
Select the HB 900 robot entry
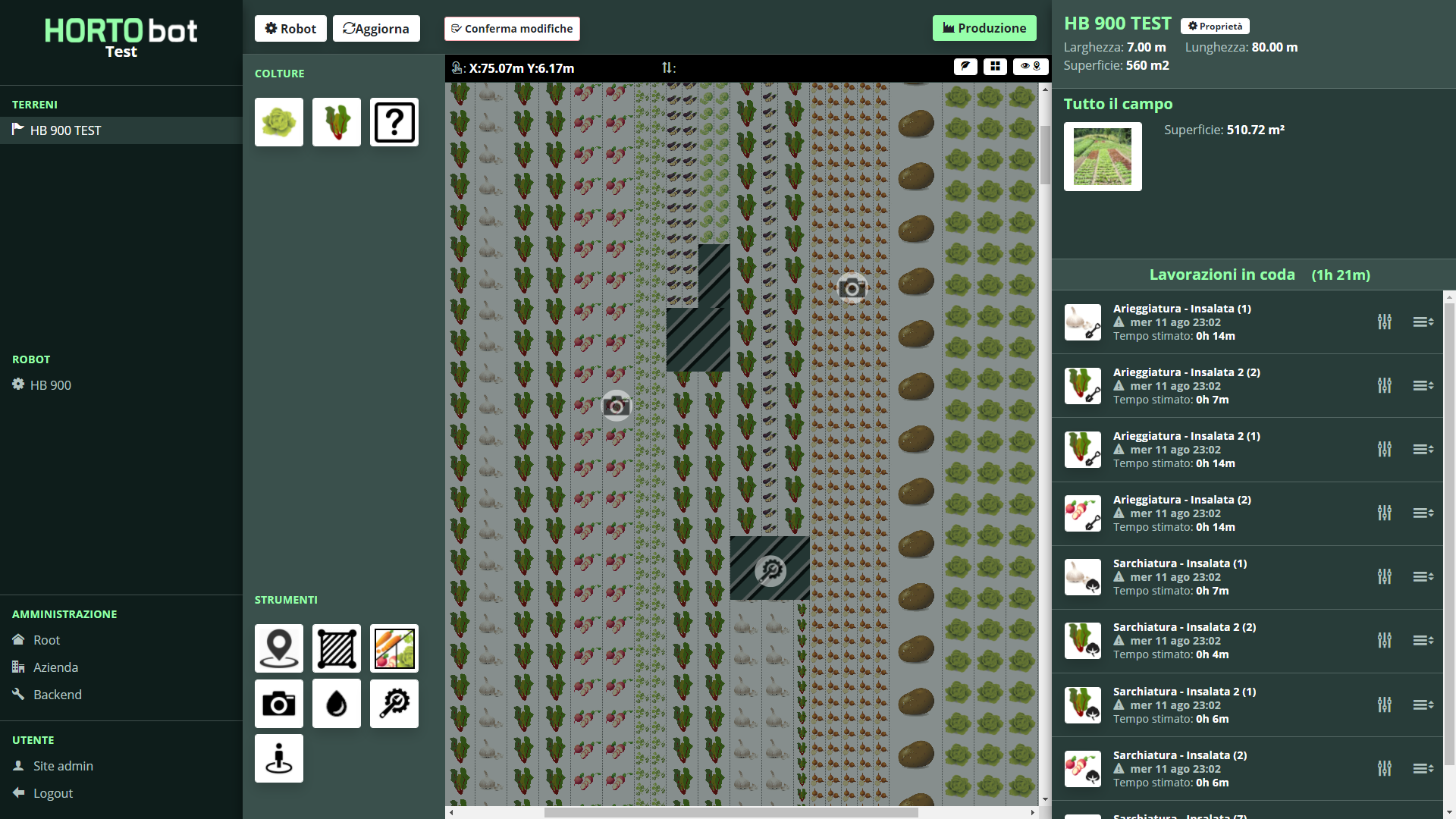click(50, 385)
